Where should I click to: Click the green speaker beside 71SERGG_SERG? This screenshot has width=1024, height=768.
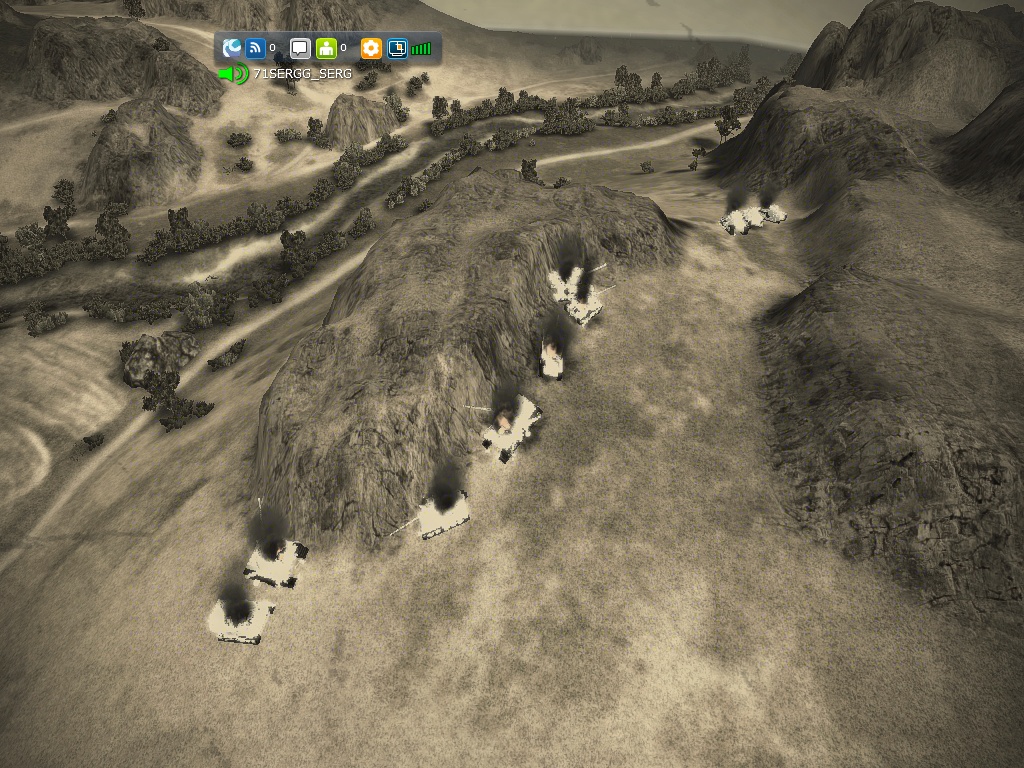235,74
